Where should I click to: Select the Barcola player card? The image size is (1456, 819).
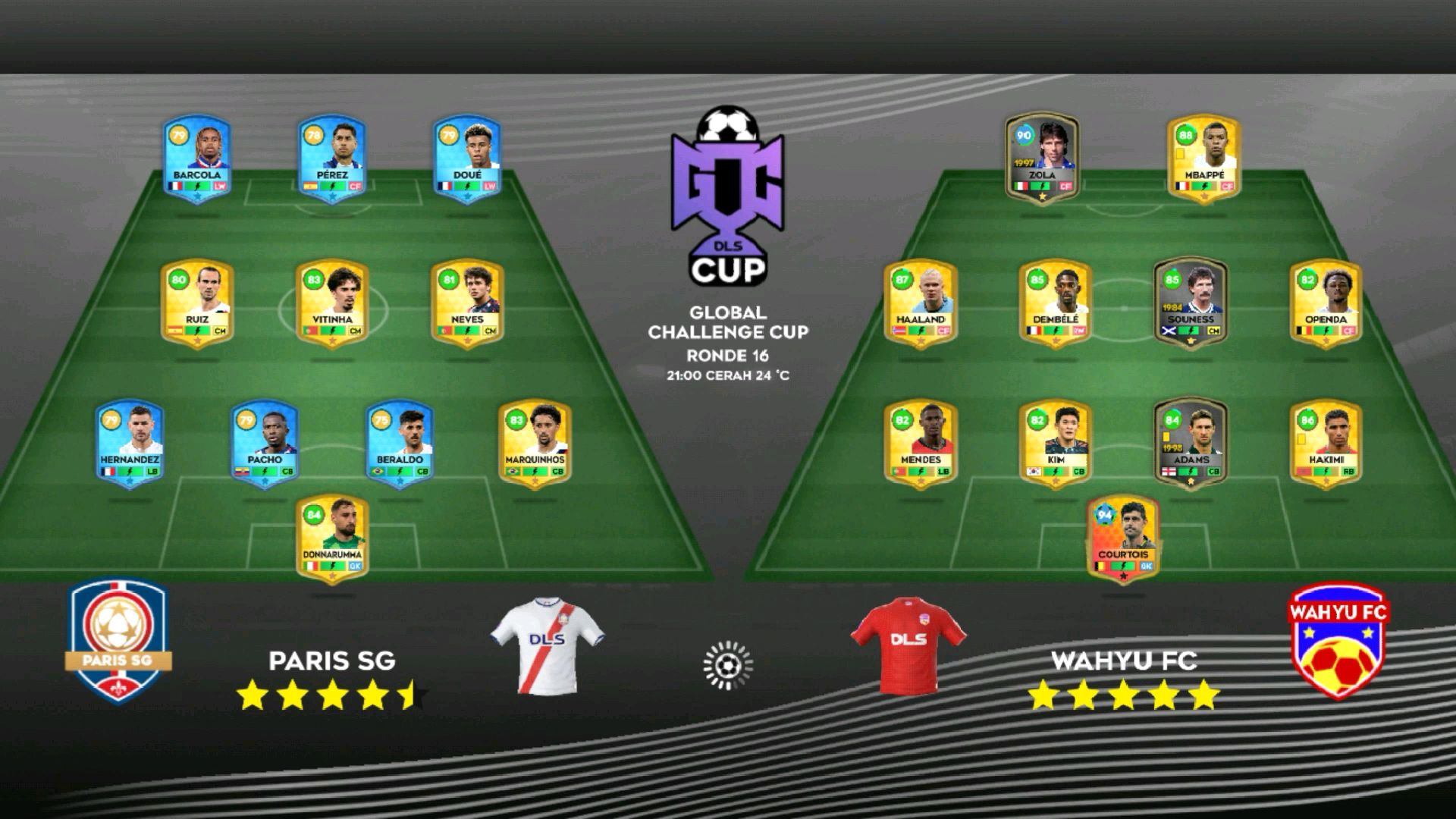(197, 158)
